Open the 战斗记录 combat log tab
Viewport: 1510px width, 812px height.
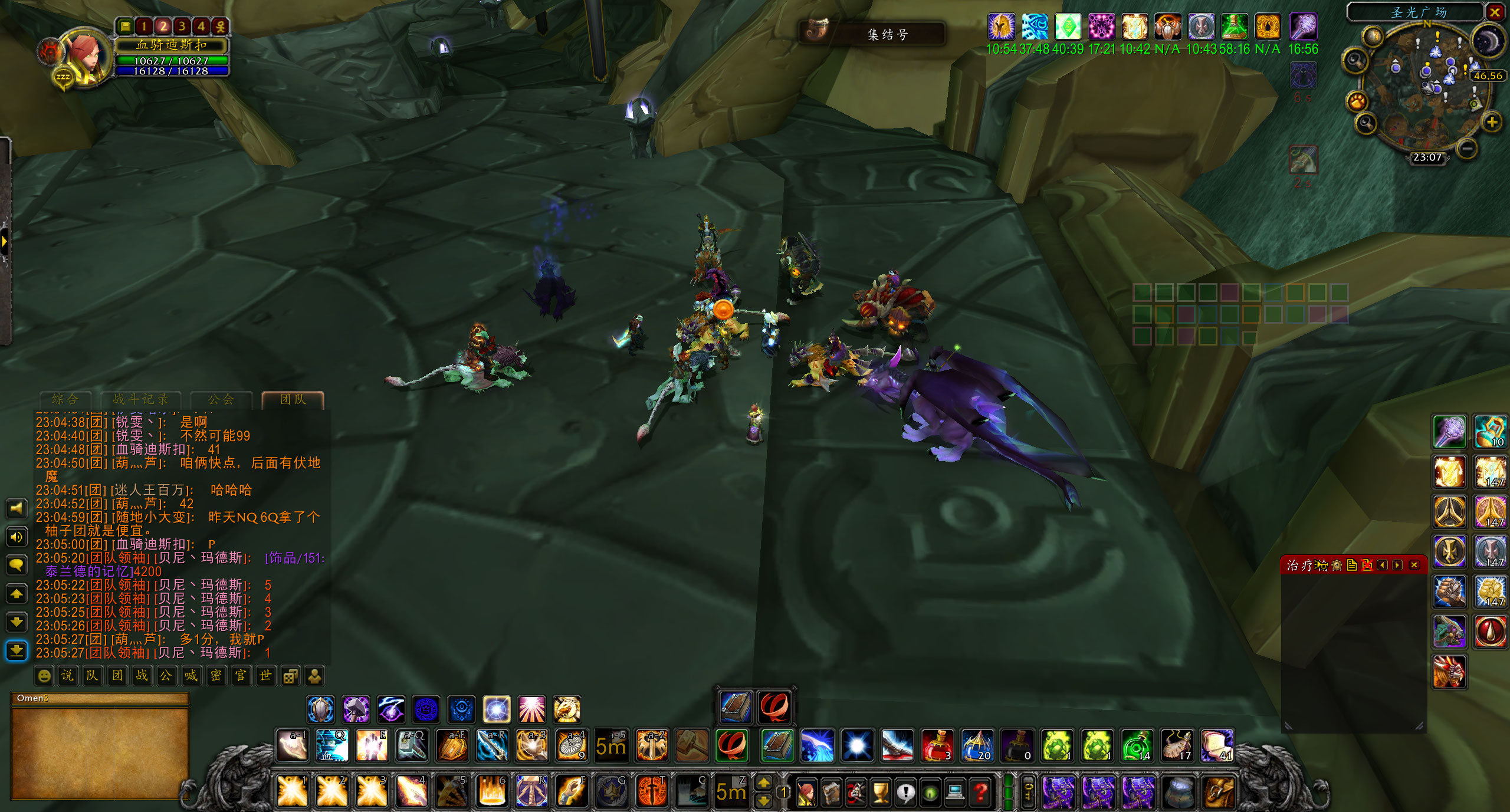coord(140,399)
